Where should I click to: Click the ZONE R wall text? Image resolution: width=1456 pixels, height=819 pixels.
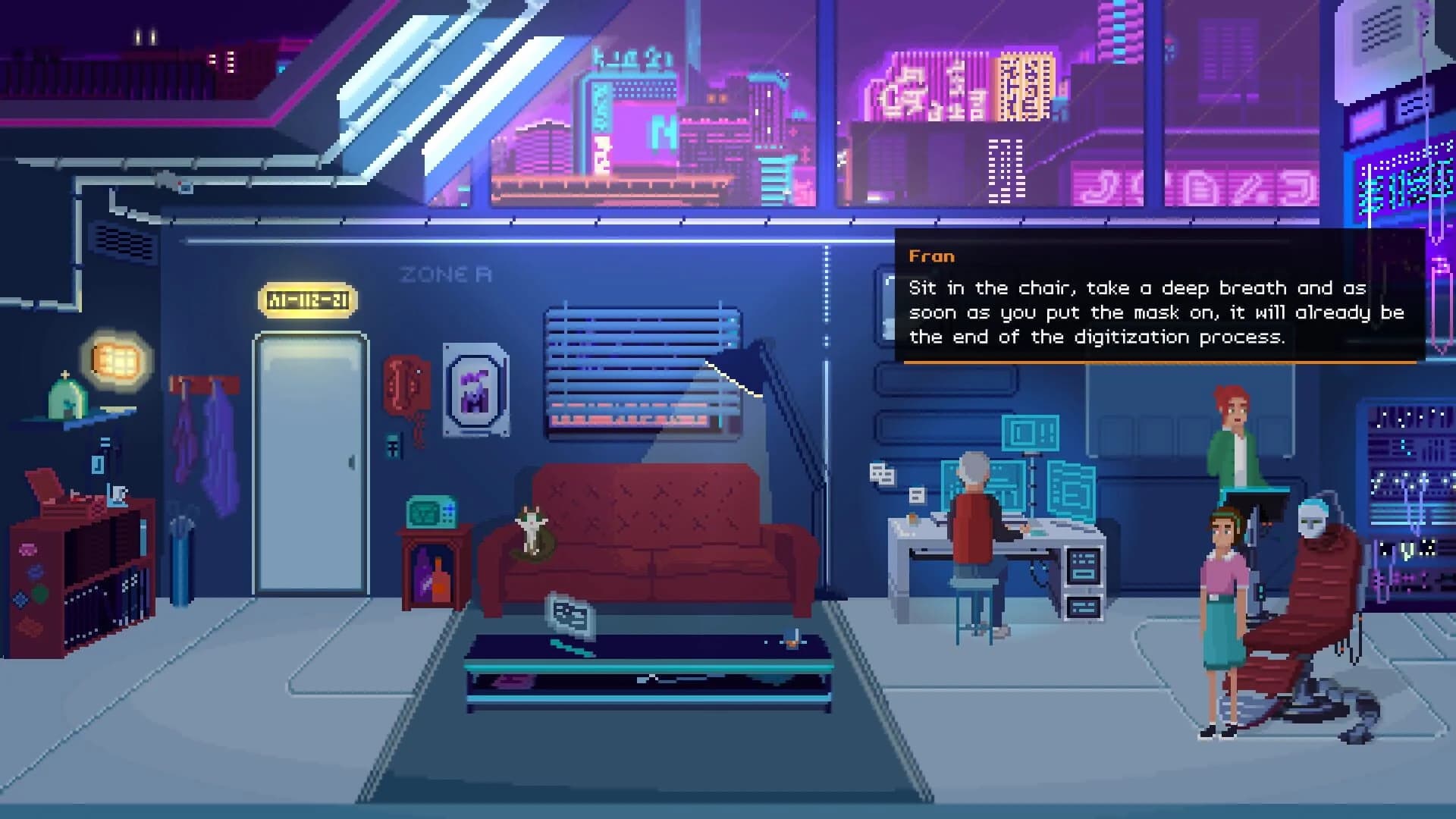pyautogui.click(x=445, y=275)
